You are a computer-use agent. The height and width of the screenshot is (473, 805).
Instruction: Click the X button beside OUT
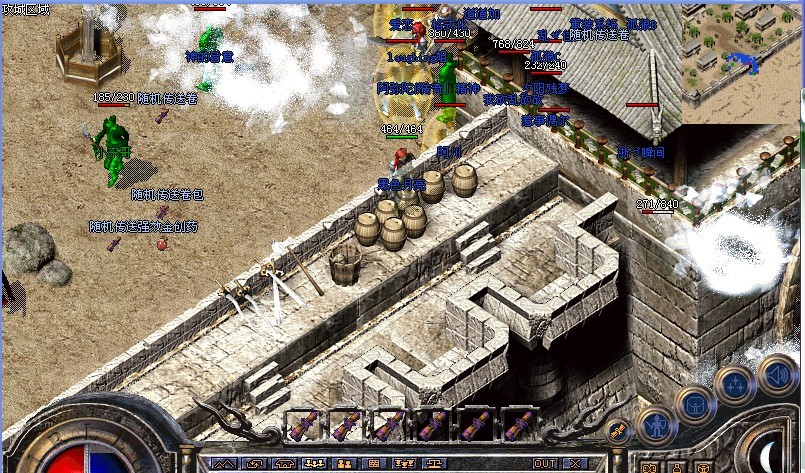coord(574,464)
